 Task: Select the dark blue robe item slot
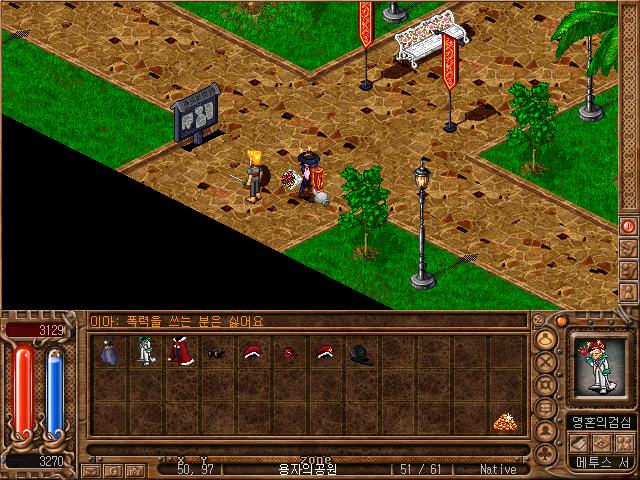109,352
